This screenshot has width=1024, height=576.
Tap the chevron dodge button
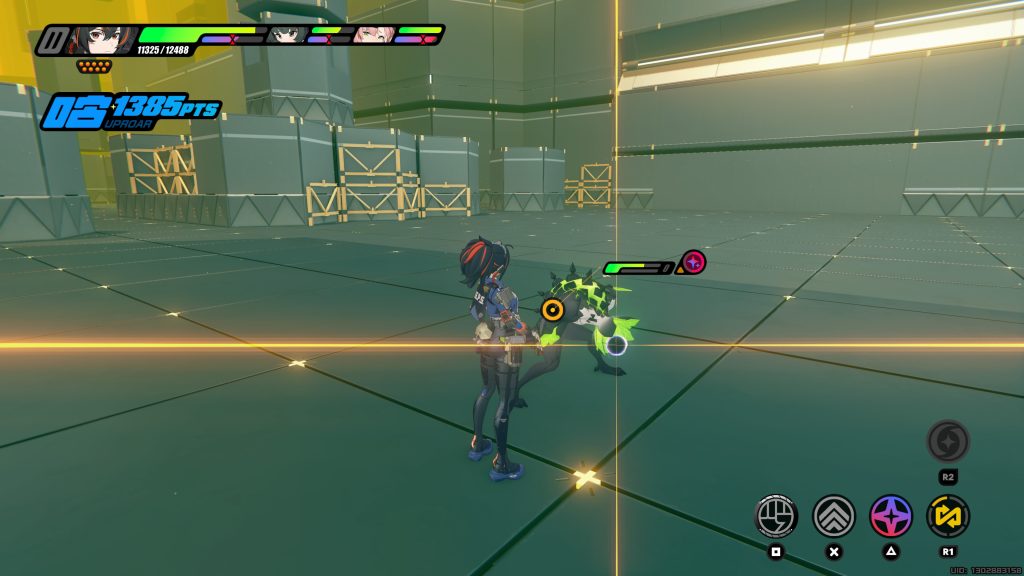point(834,515)
